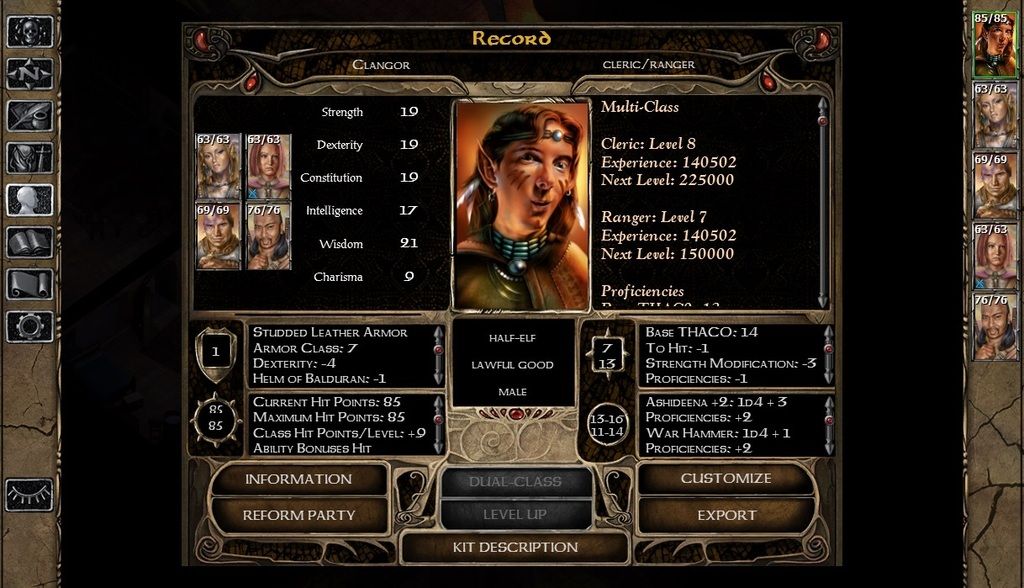Image resolution: width=1024 pixels, height=588 pixels.
Task: Open the journal quill icon
Action: click(30, 116)
